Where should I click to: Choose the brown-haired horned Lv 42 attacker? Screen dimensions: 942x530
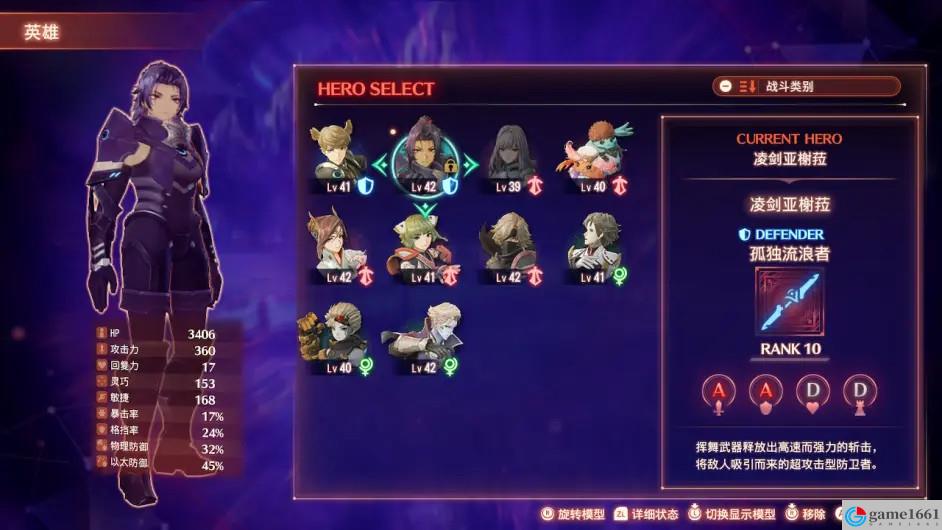[340, 245]
